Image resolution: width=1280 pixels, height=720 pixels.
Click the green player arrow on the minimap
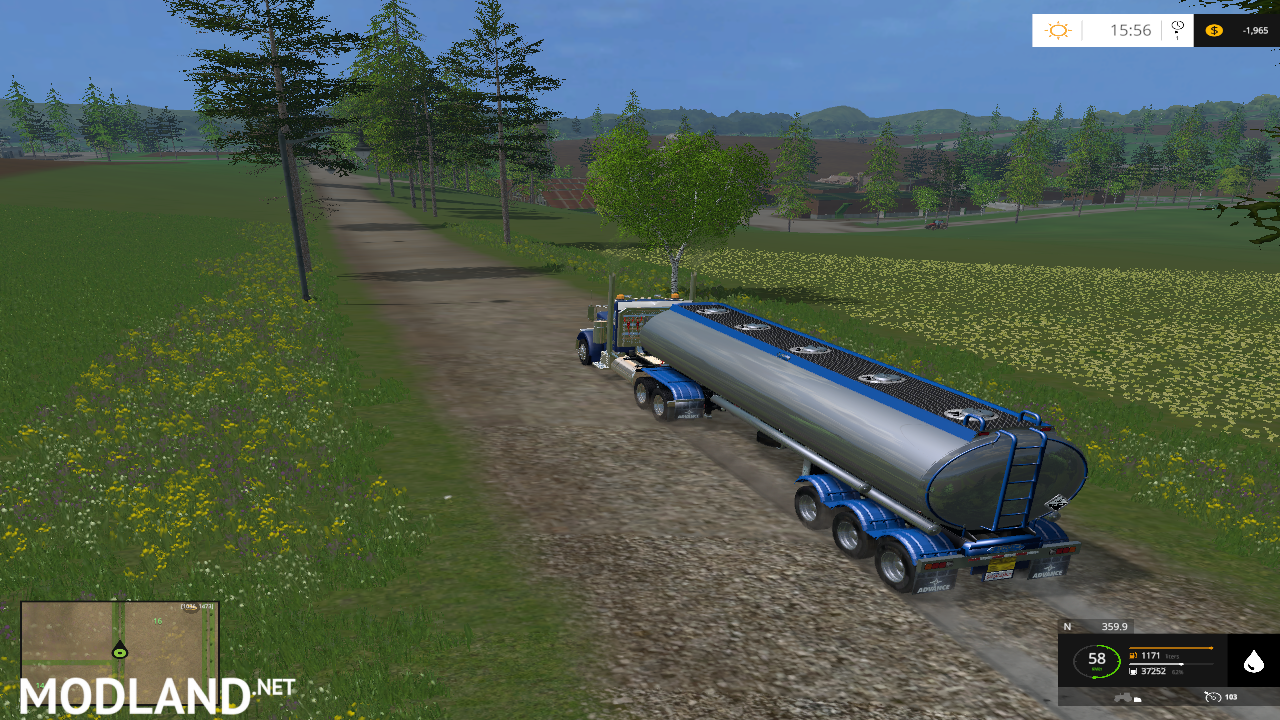click(119, 651)
